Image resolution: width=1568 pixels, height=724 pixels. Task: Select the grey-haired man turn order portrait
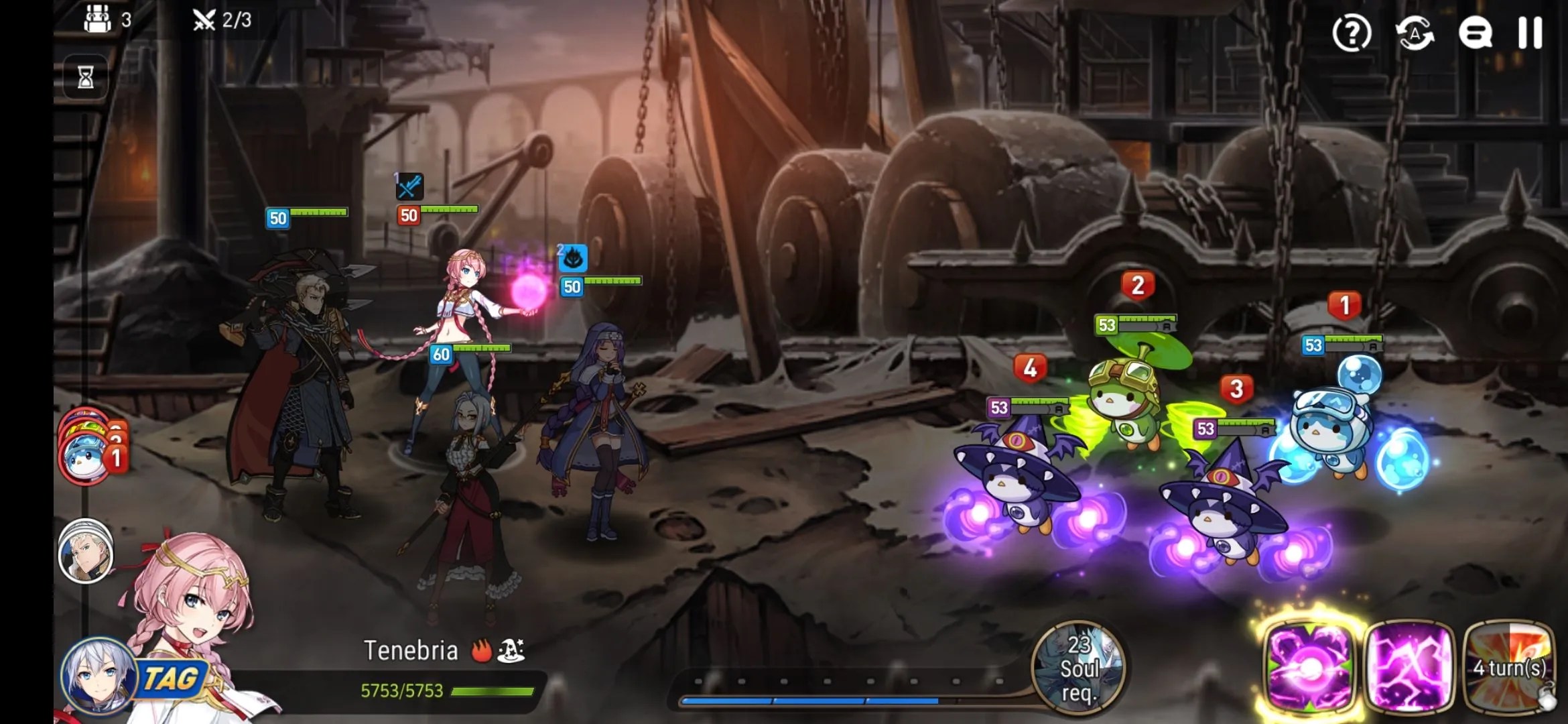[85, 552]
